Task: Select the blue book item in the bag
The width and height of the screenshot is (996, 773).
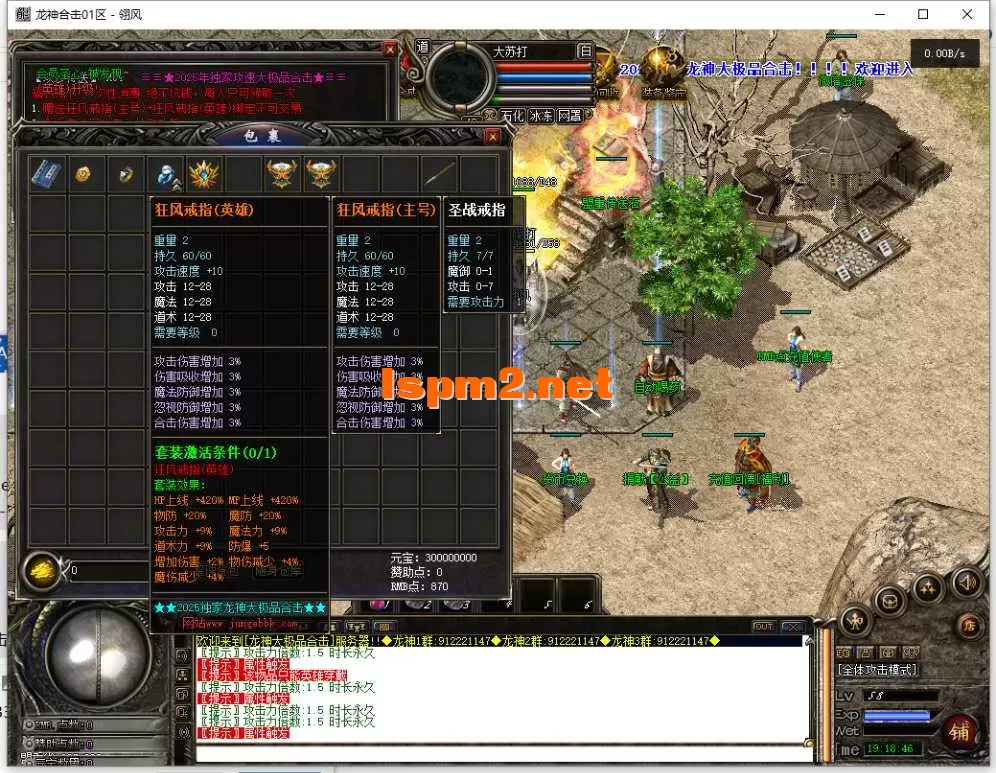Action: 45,174
